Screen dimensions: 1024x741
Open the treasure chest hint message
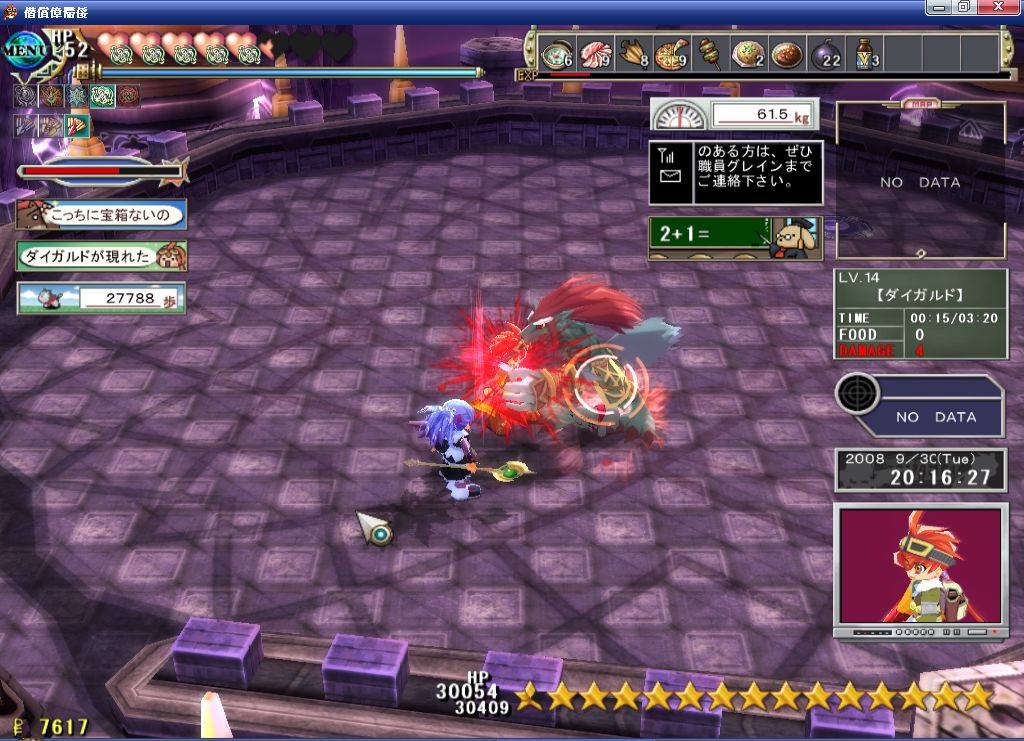pos(102,214)
